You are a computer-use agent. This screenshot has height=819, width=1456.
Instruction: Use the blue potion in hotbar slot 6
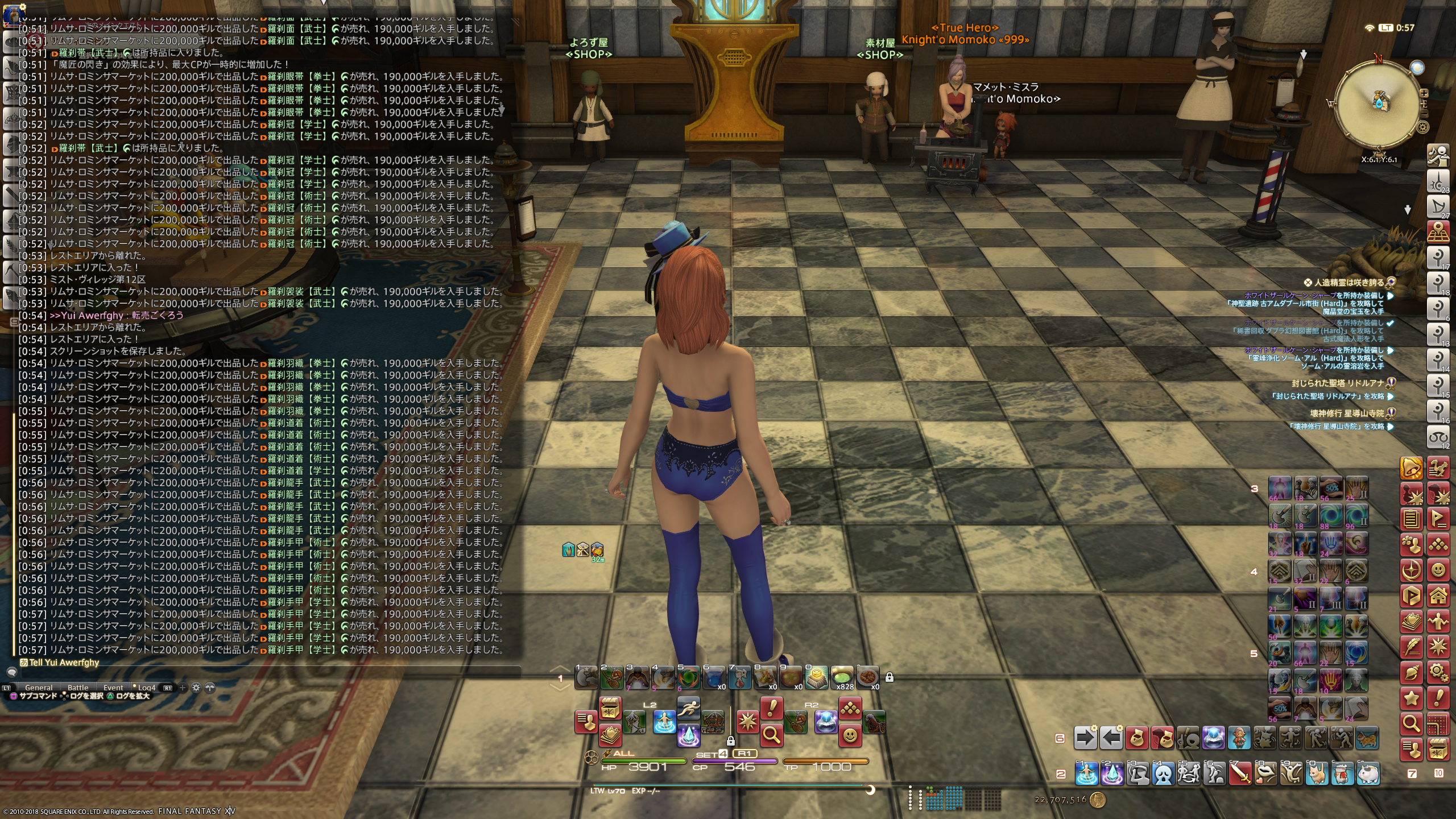[x=713, y=678]
